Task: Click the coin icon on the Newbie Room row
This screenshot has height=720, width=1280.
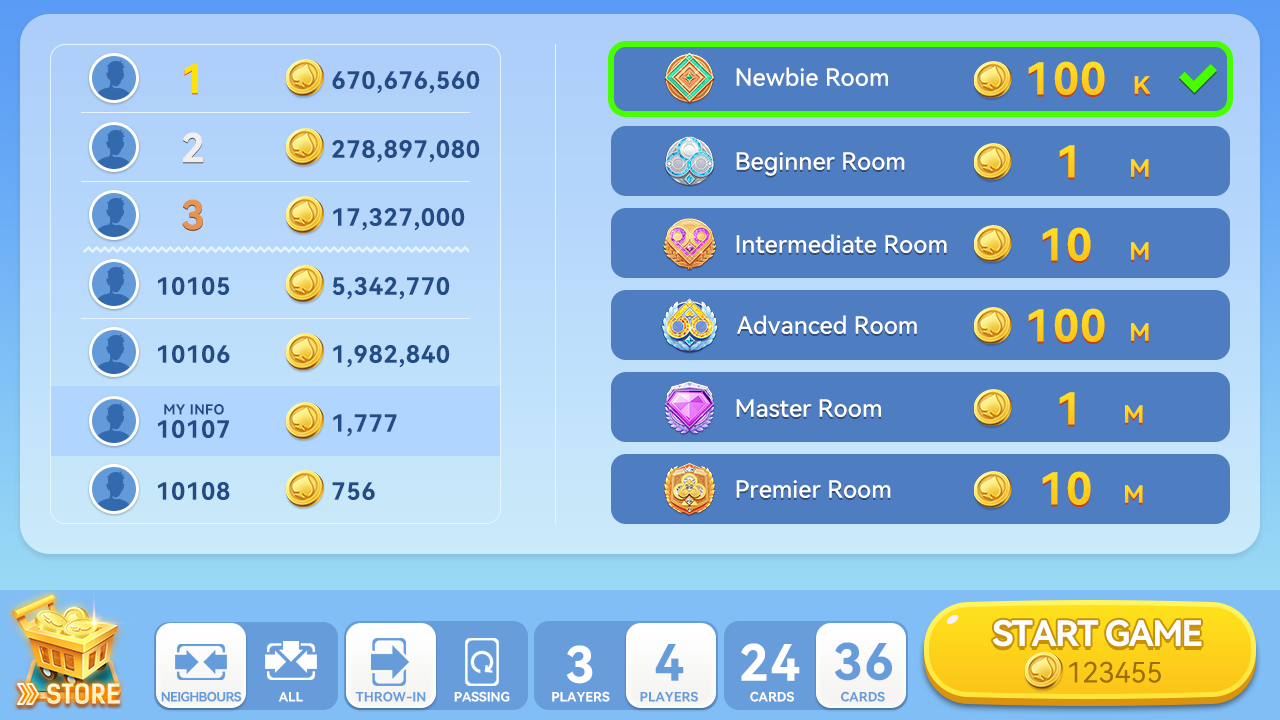Action: click(992, 80)
